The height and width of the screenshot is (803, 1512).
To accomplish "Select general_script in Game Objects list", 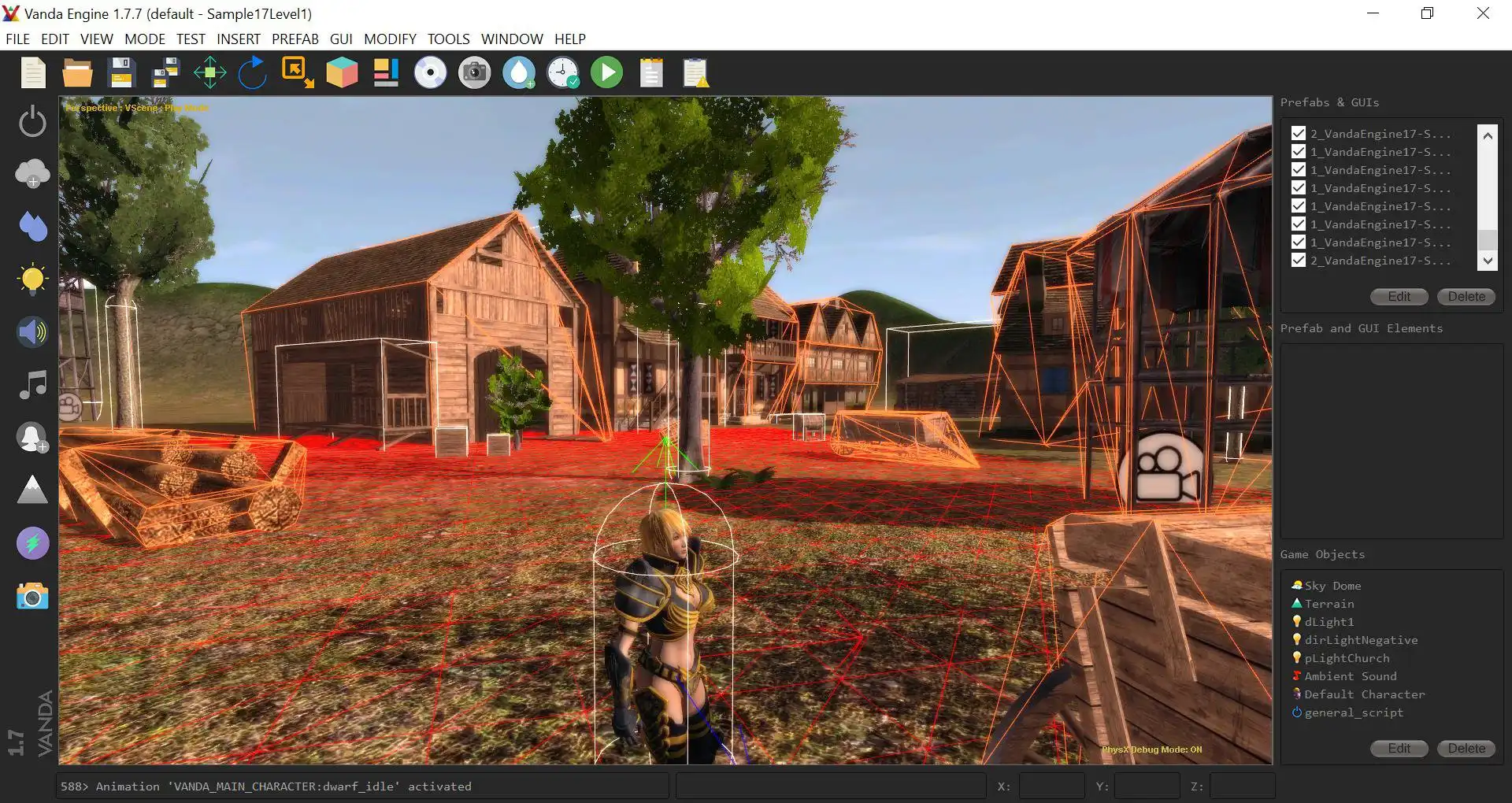I will 1354,712.
